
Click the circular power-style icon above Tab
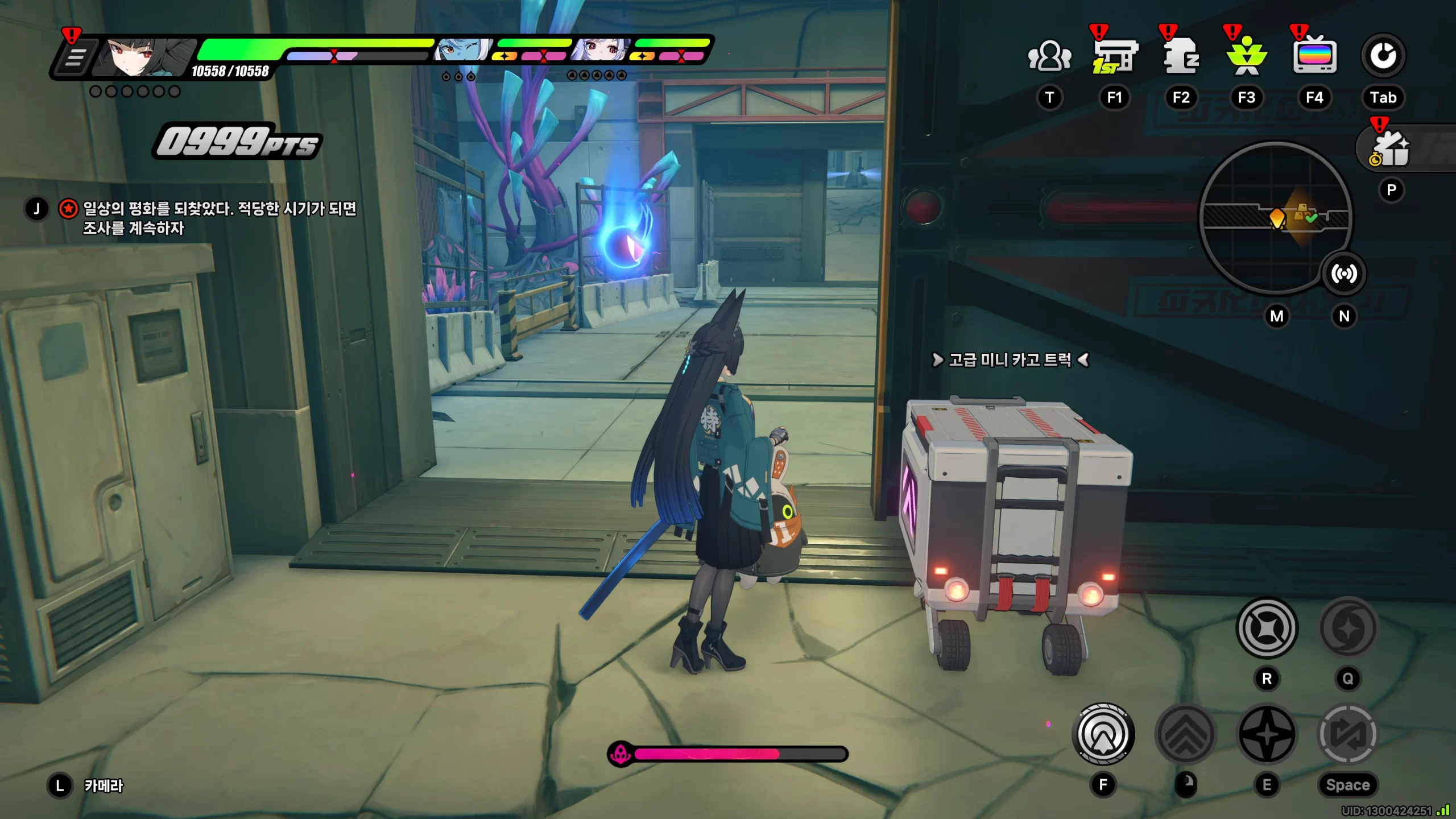click(x=1383, y=56)
